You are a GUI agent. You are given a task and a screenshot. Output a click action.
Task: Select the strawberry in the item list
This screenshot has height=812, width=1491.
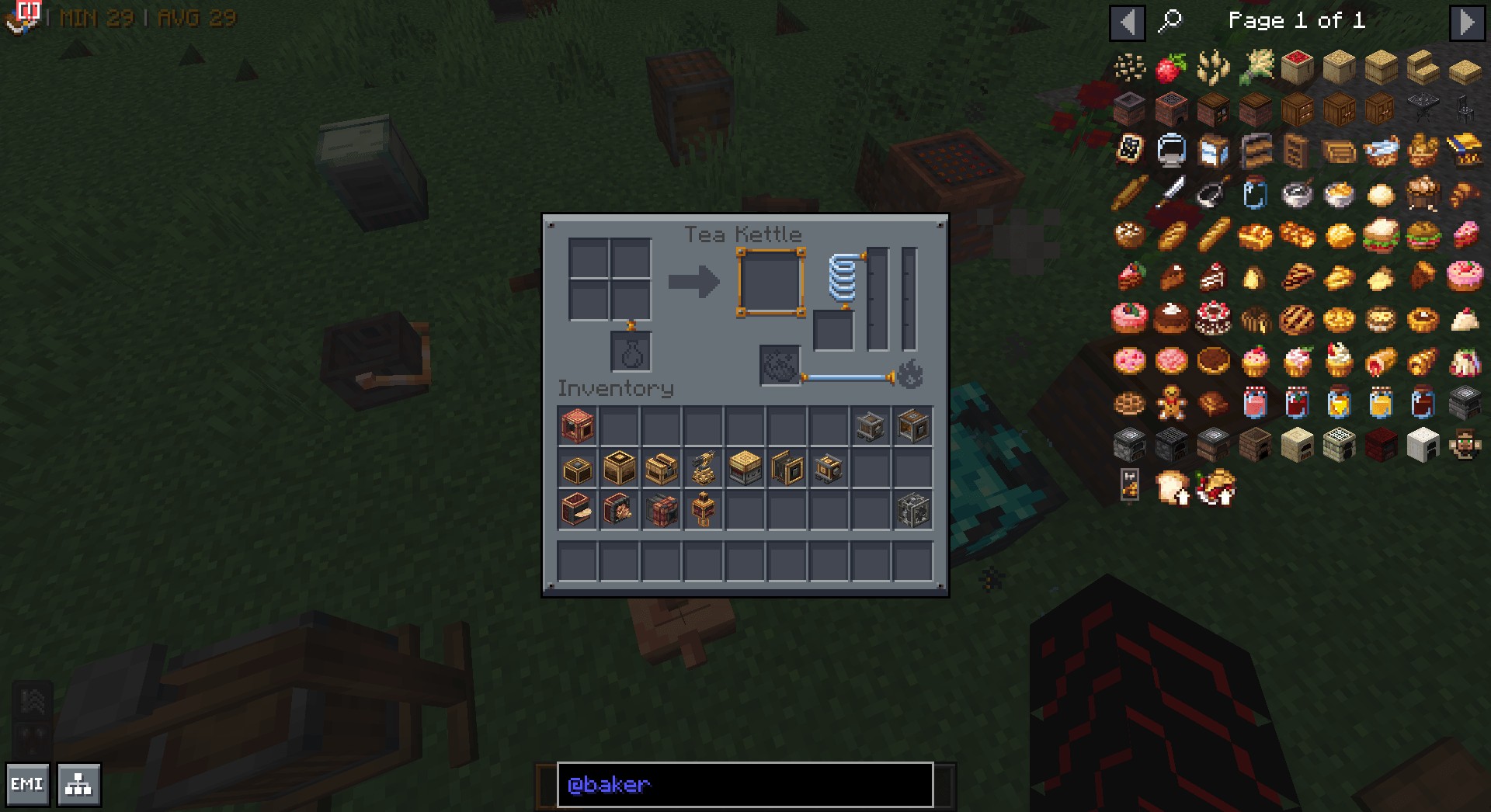tap(1170, 68)
